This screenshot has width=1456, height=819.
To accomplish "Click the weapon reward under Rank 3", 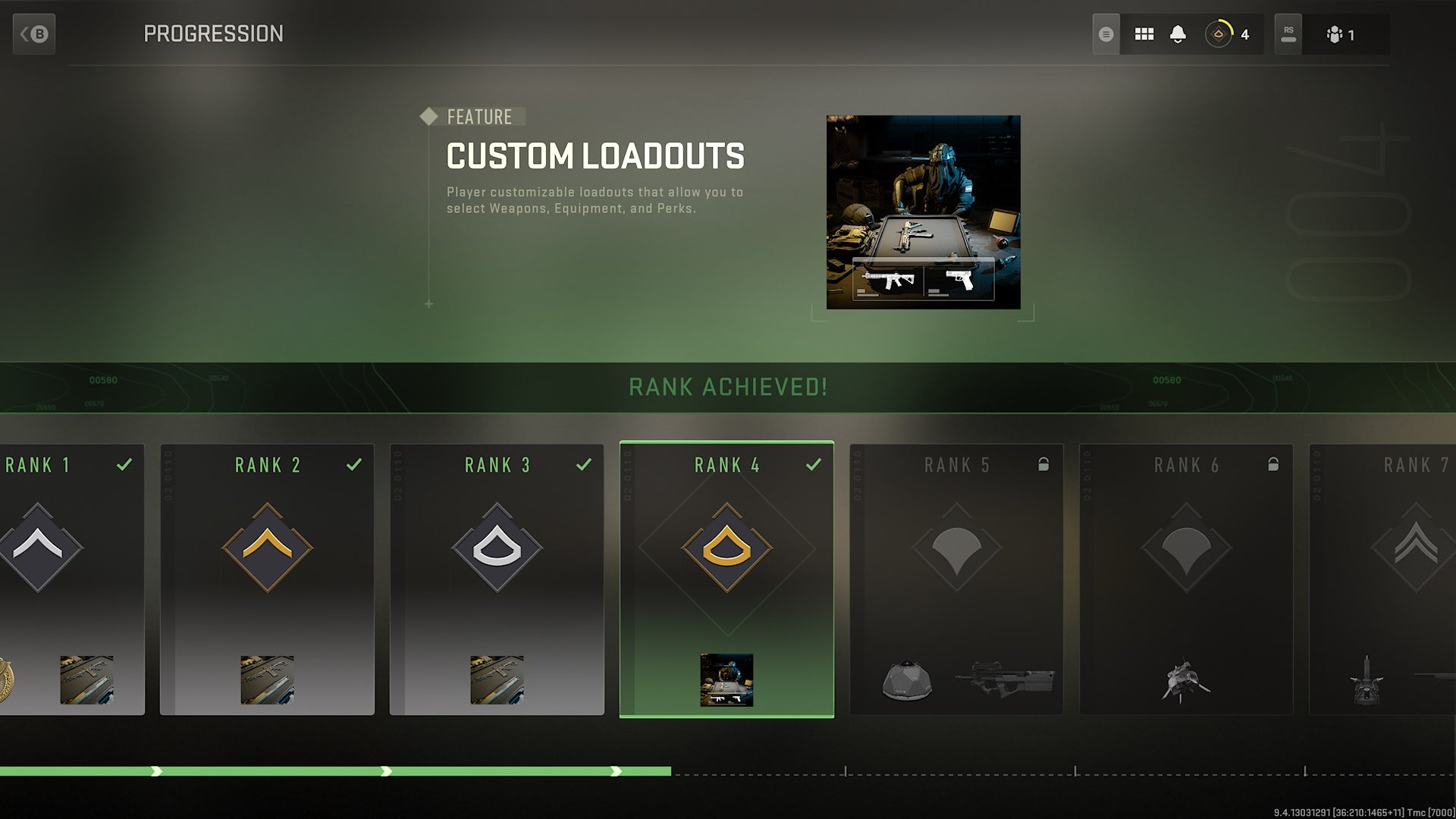I will 498,680.
